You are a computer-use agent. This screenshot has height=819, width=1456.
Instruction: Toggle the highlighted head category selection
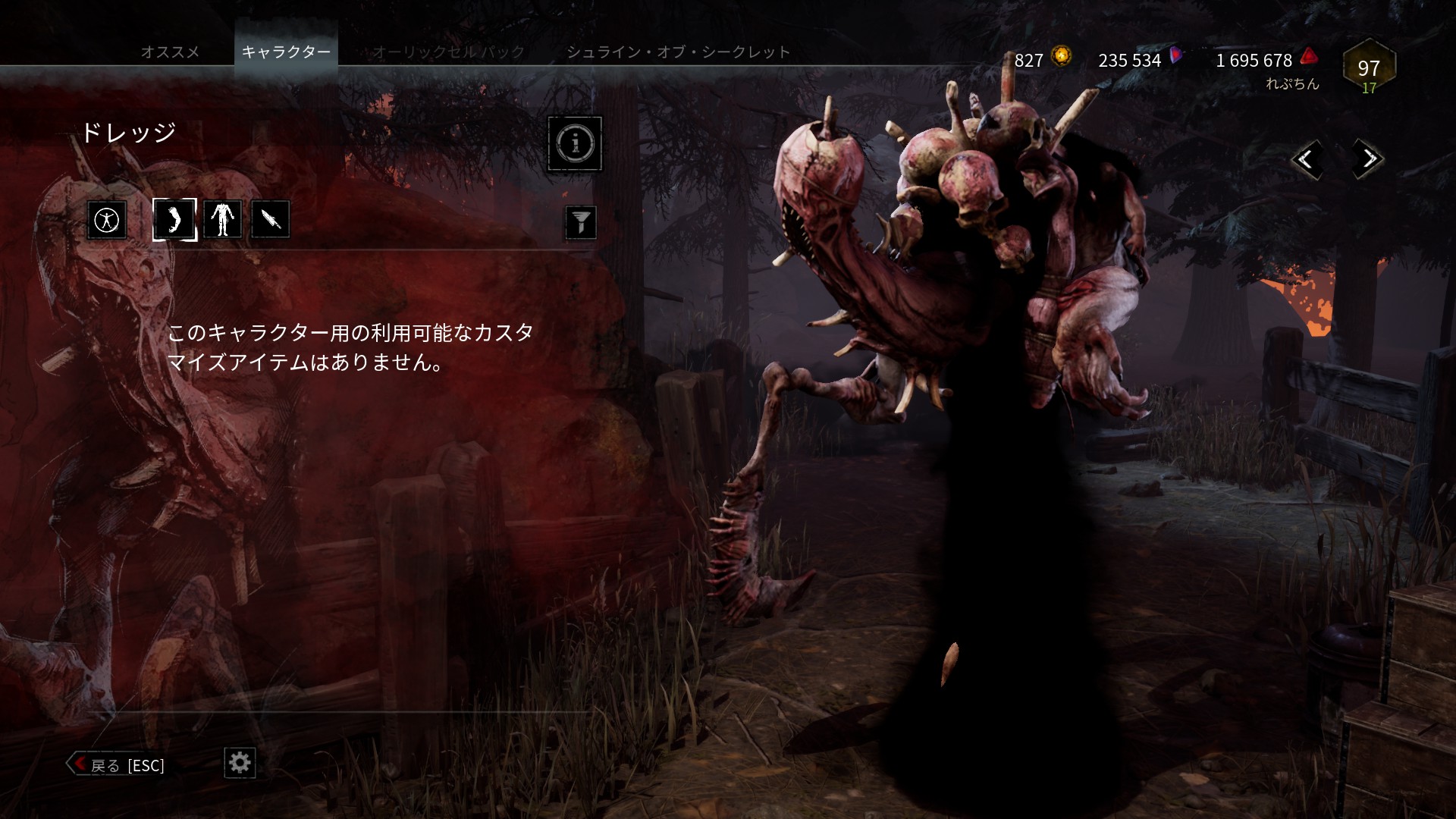click(174, 219)
